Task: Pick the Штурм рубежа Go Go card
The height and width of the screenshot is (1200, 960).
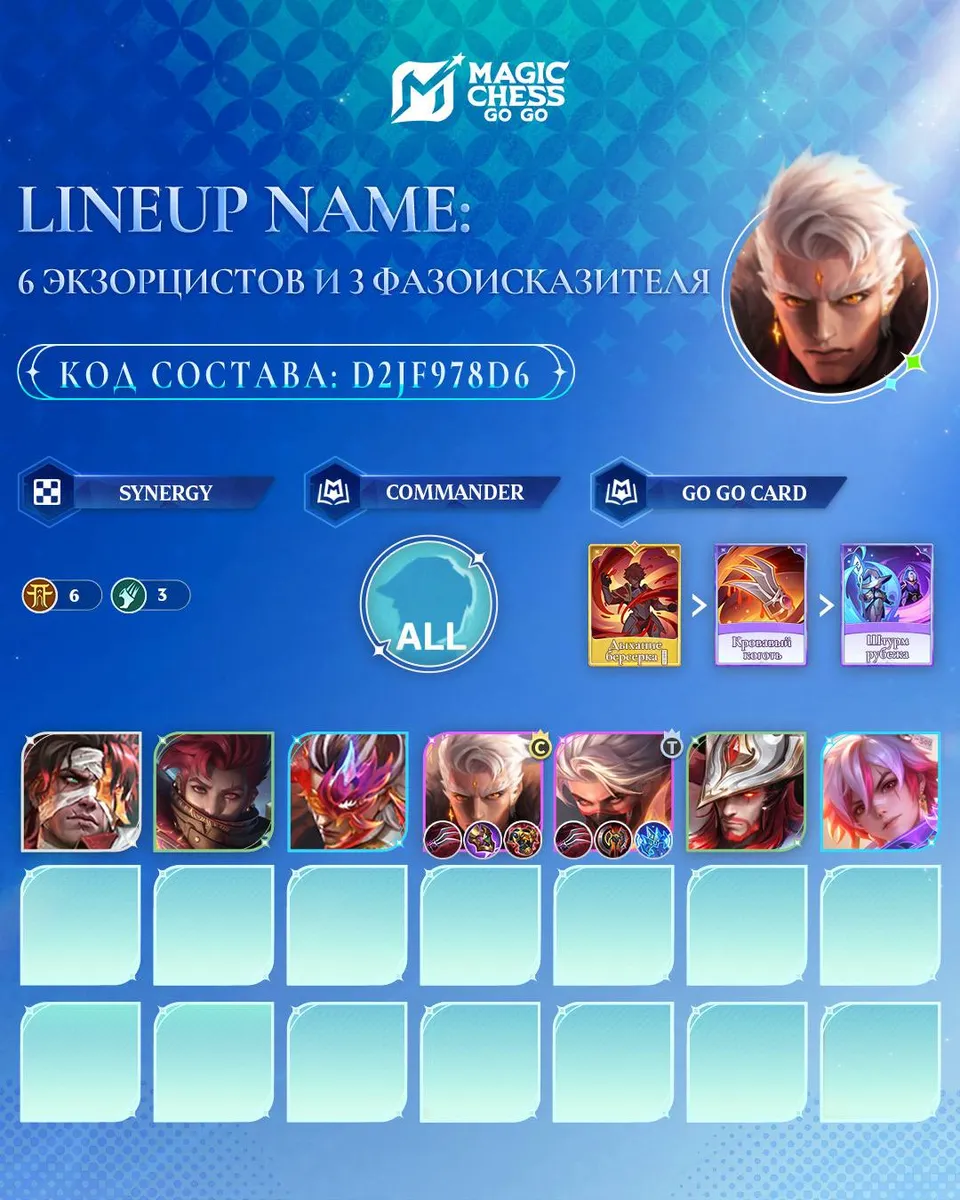Action: click(886, 606)
